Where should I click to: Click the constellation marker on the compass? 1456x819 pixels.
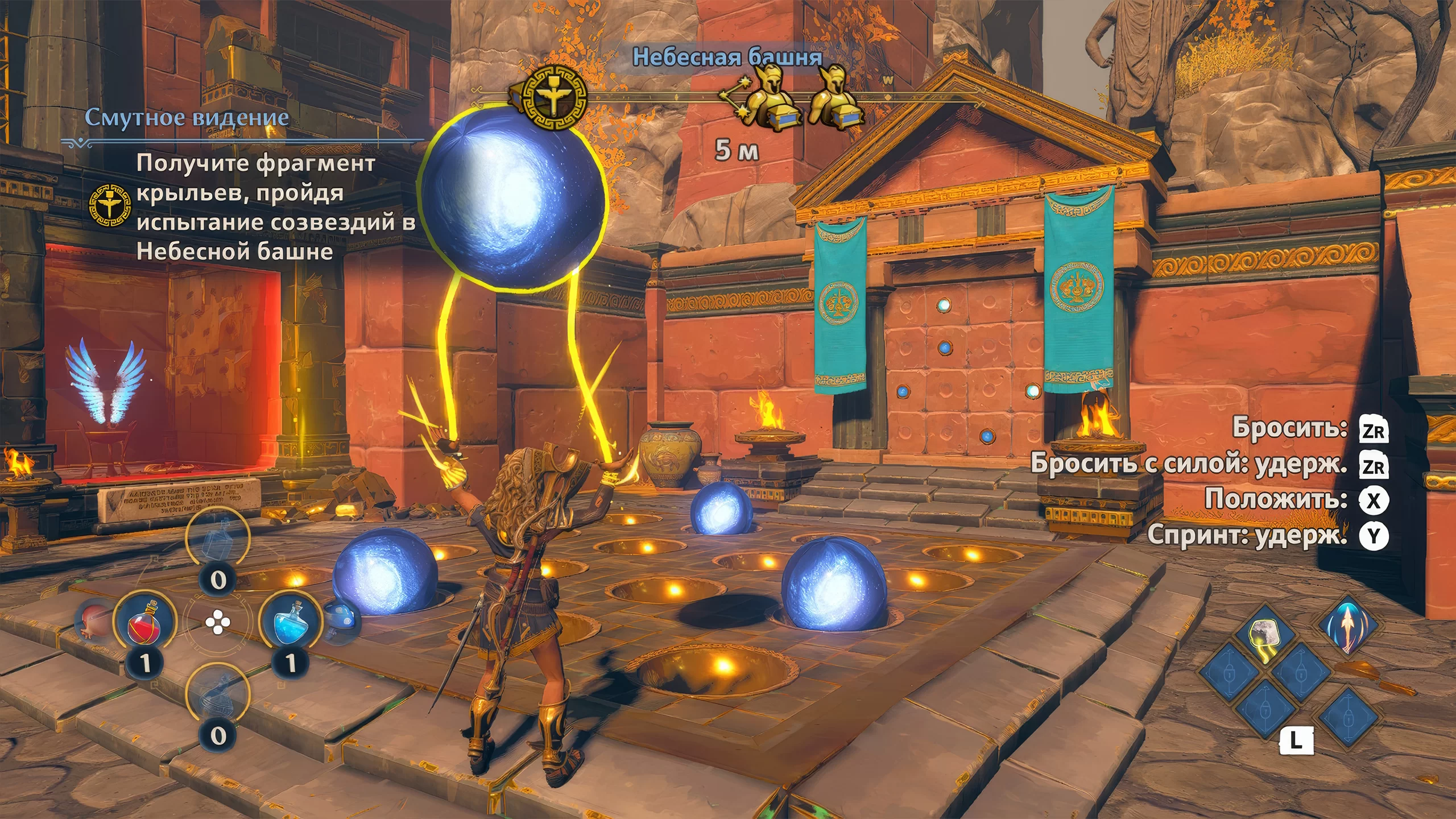tap(734, 102)
